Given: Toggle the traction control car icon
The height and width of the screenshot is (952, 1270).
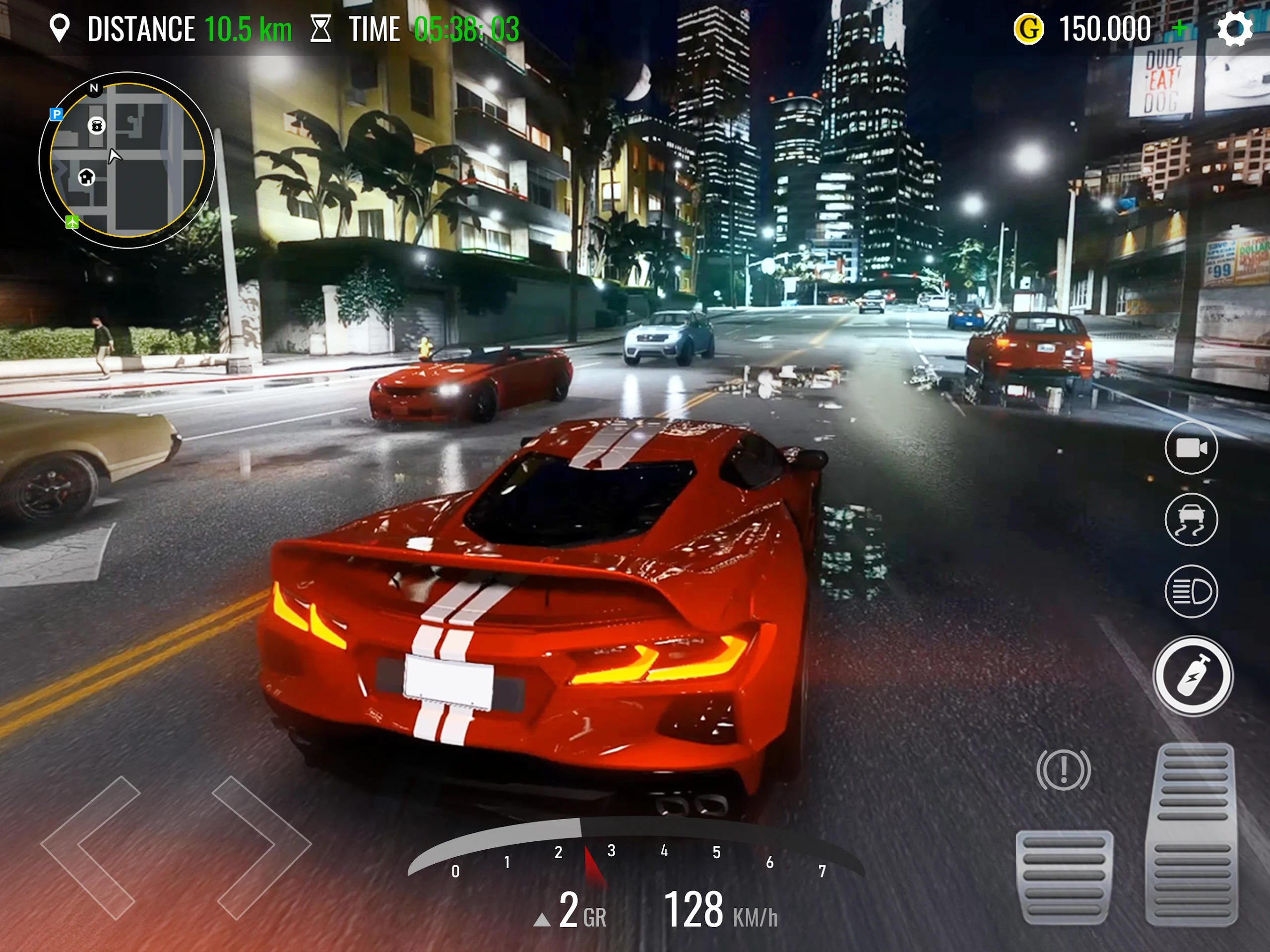Looking at the screenshot, I should pos(1191,519).
